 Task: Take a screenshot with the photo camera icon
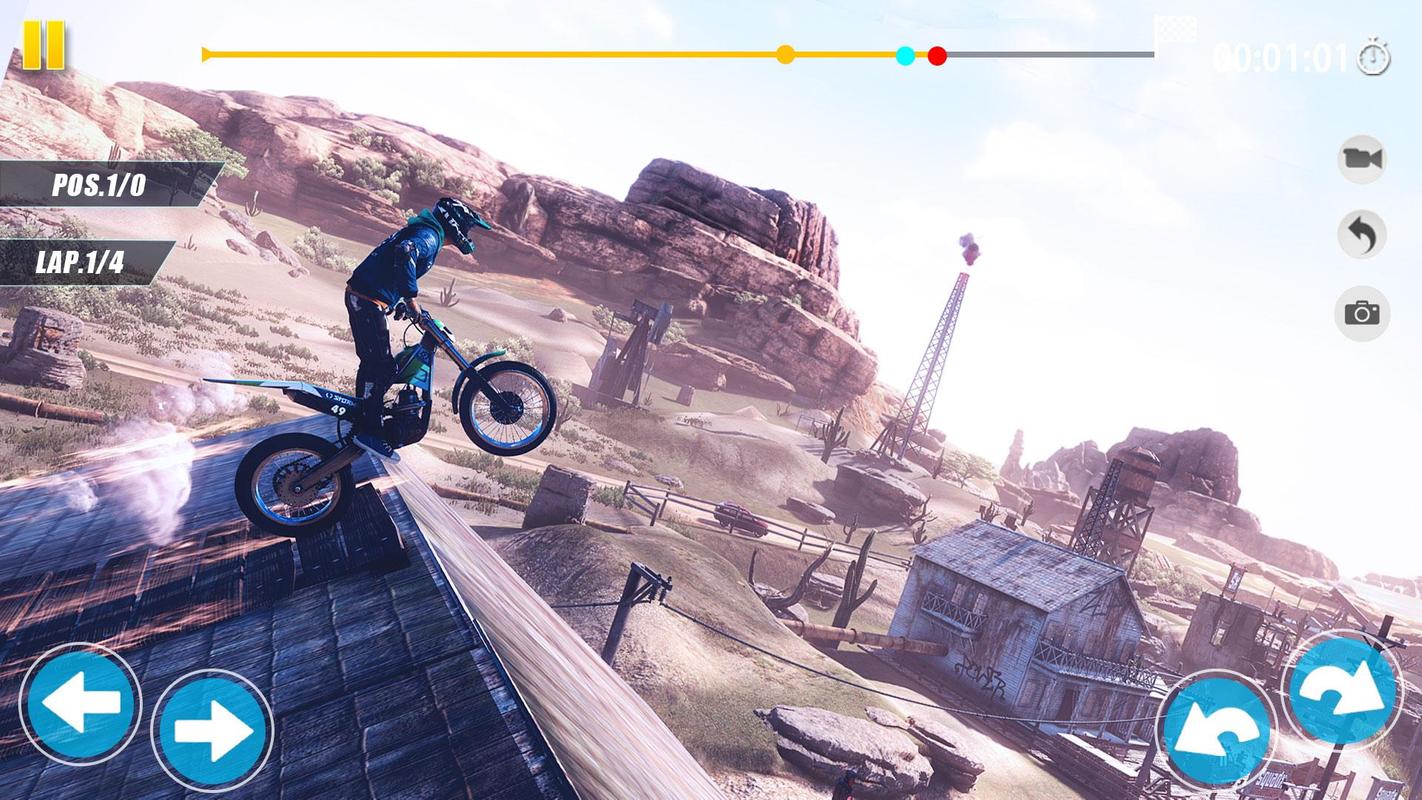[x=1361, y=313]
